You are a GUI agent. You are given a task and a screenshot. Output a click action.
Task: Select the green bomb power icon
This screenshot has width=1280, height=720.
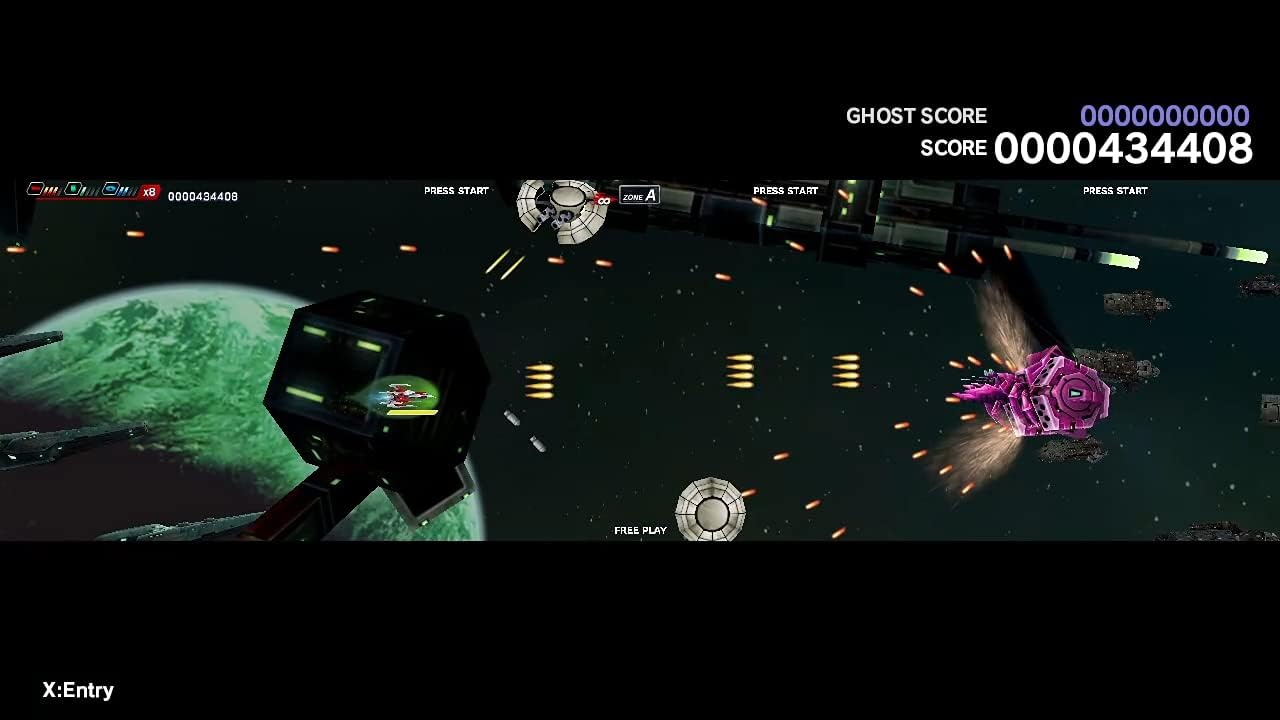[x=73, y=189]
